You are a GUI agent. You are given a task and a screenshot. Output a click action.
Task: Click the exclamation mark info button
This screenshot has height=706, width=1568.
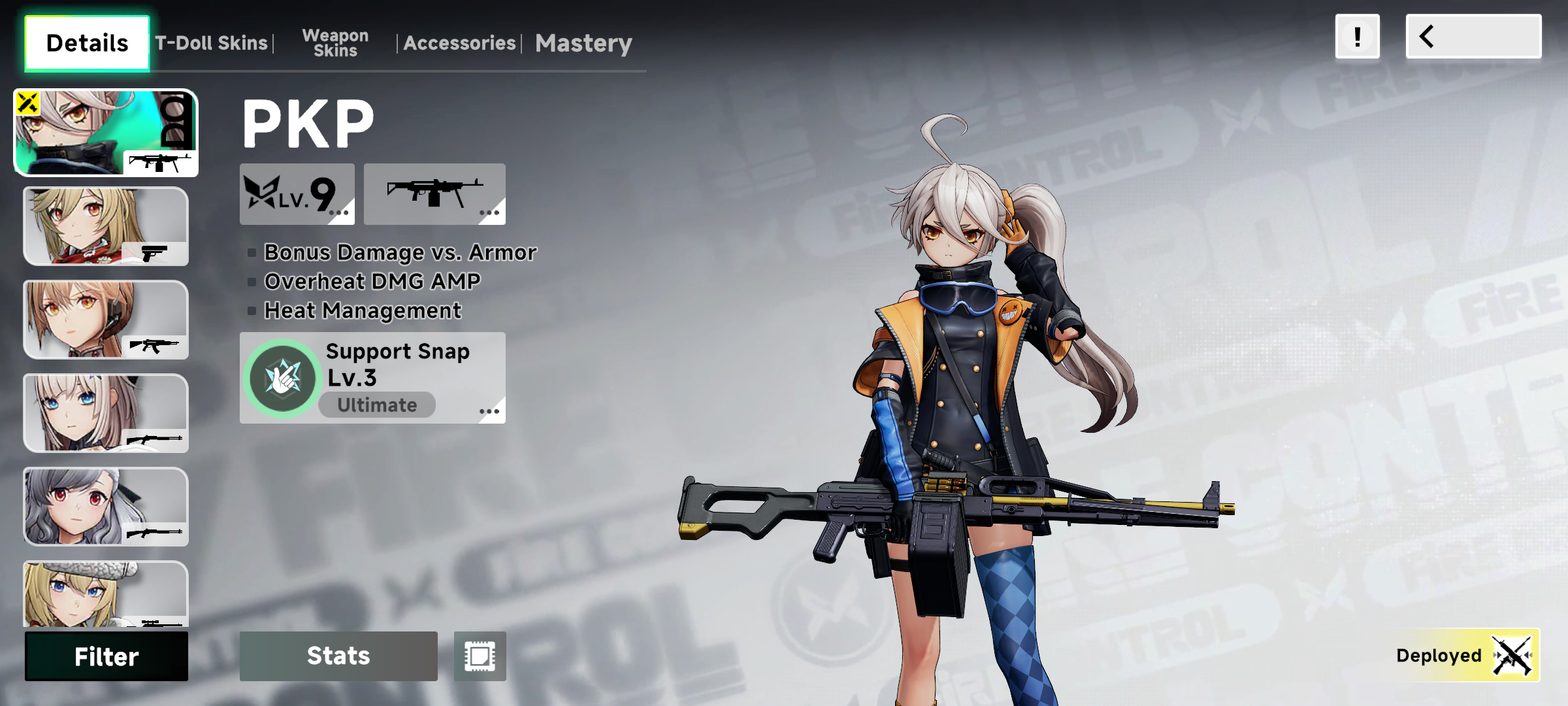pyautogui.click(x=1357, y=37)
